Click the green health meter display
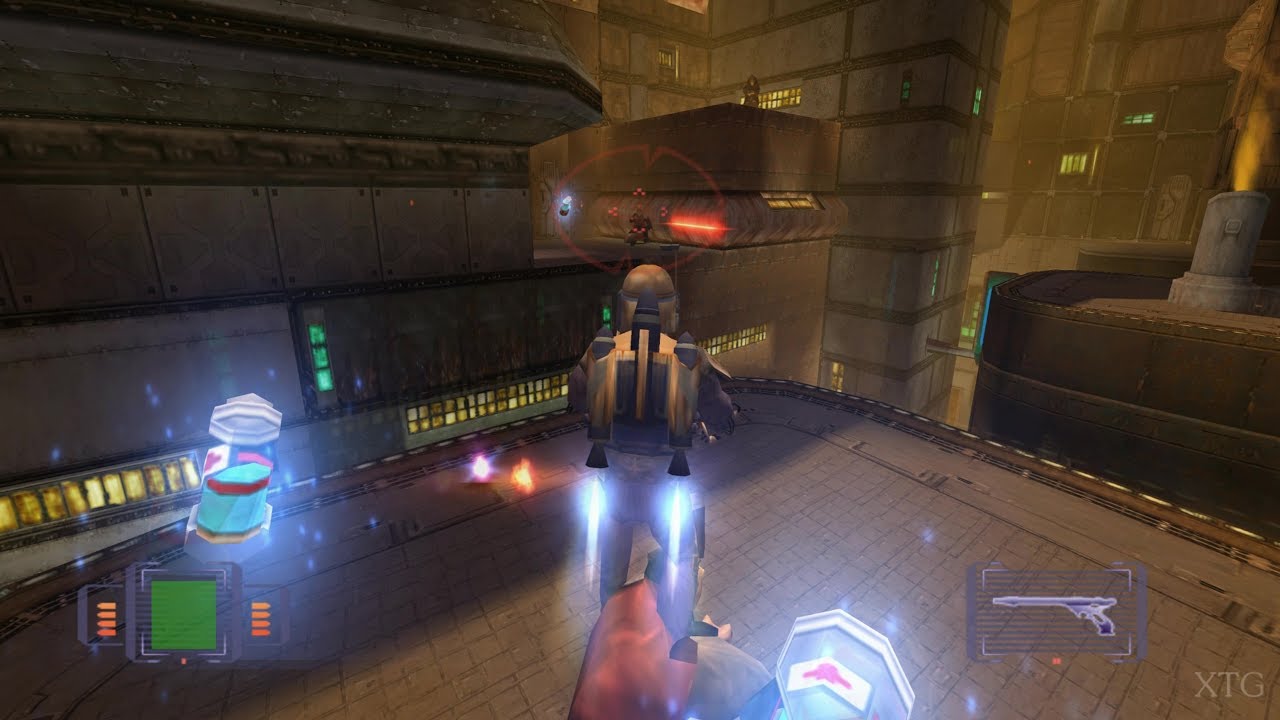 pos(184,615)
